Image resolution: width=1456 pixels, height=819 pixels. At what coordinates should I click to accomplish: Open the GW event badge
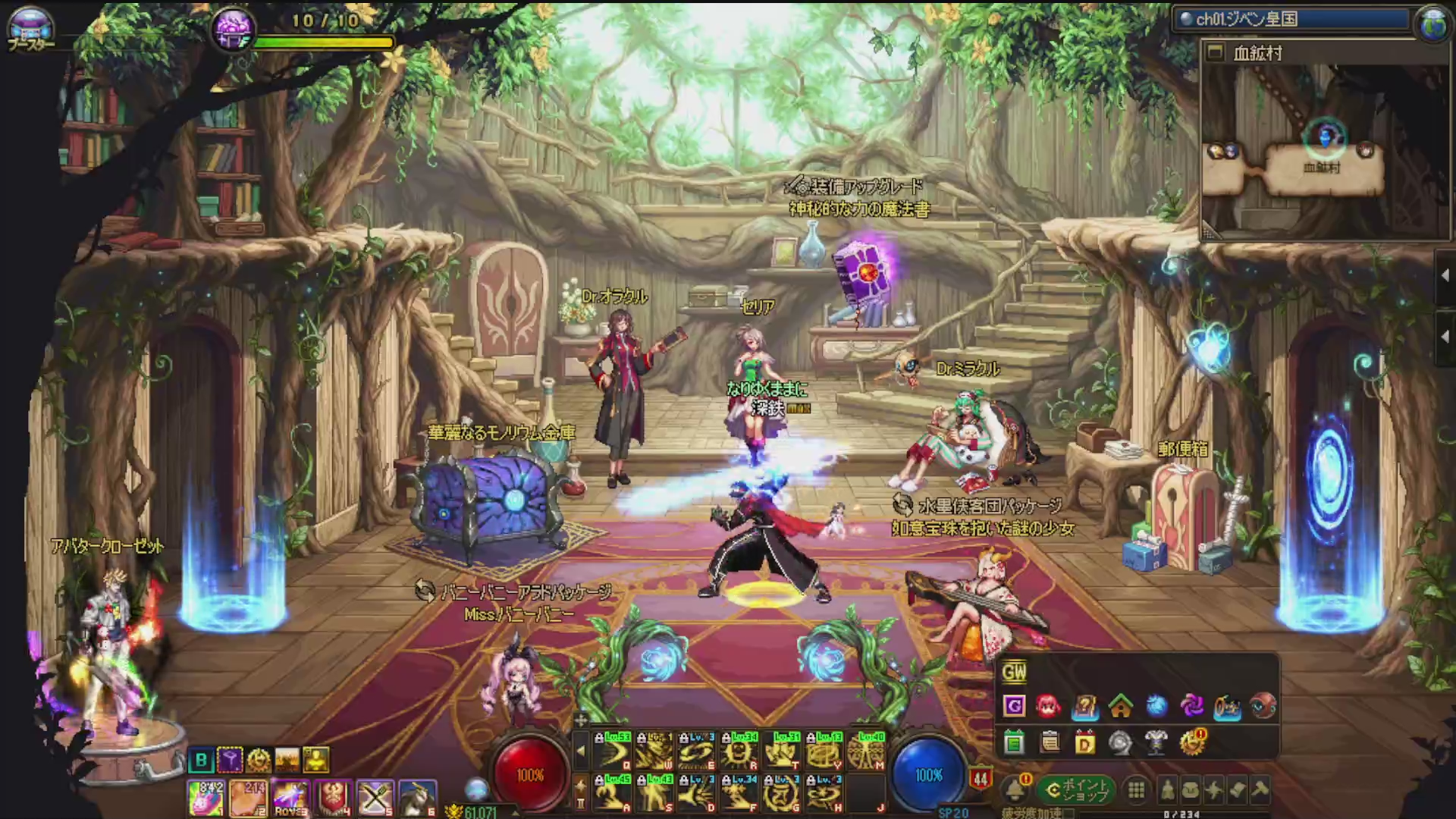(x=1014, y=672)
